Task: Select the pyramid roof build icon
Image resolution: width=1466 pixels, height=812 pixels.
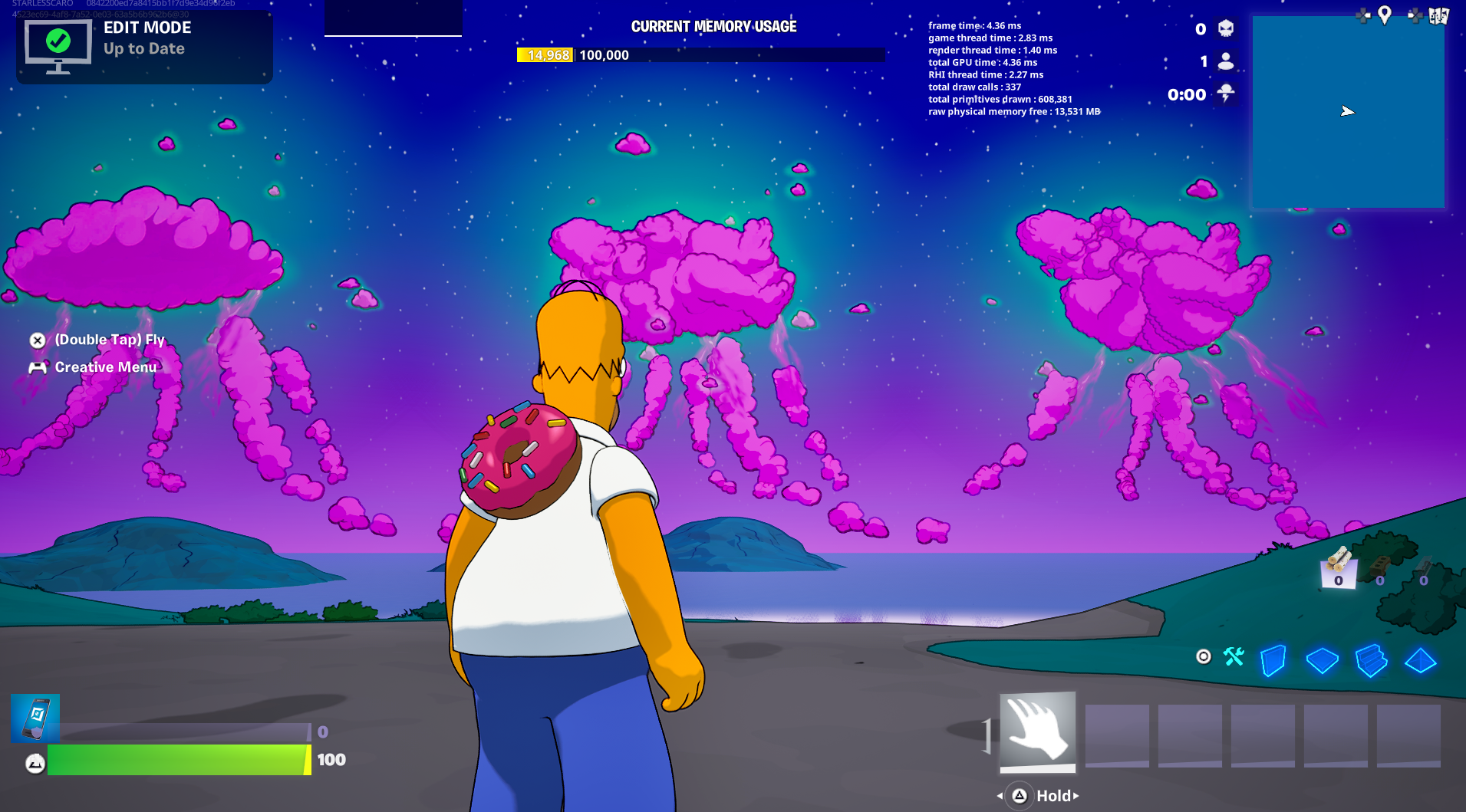Action: 1421,660
